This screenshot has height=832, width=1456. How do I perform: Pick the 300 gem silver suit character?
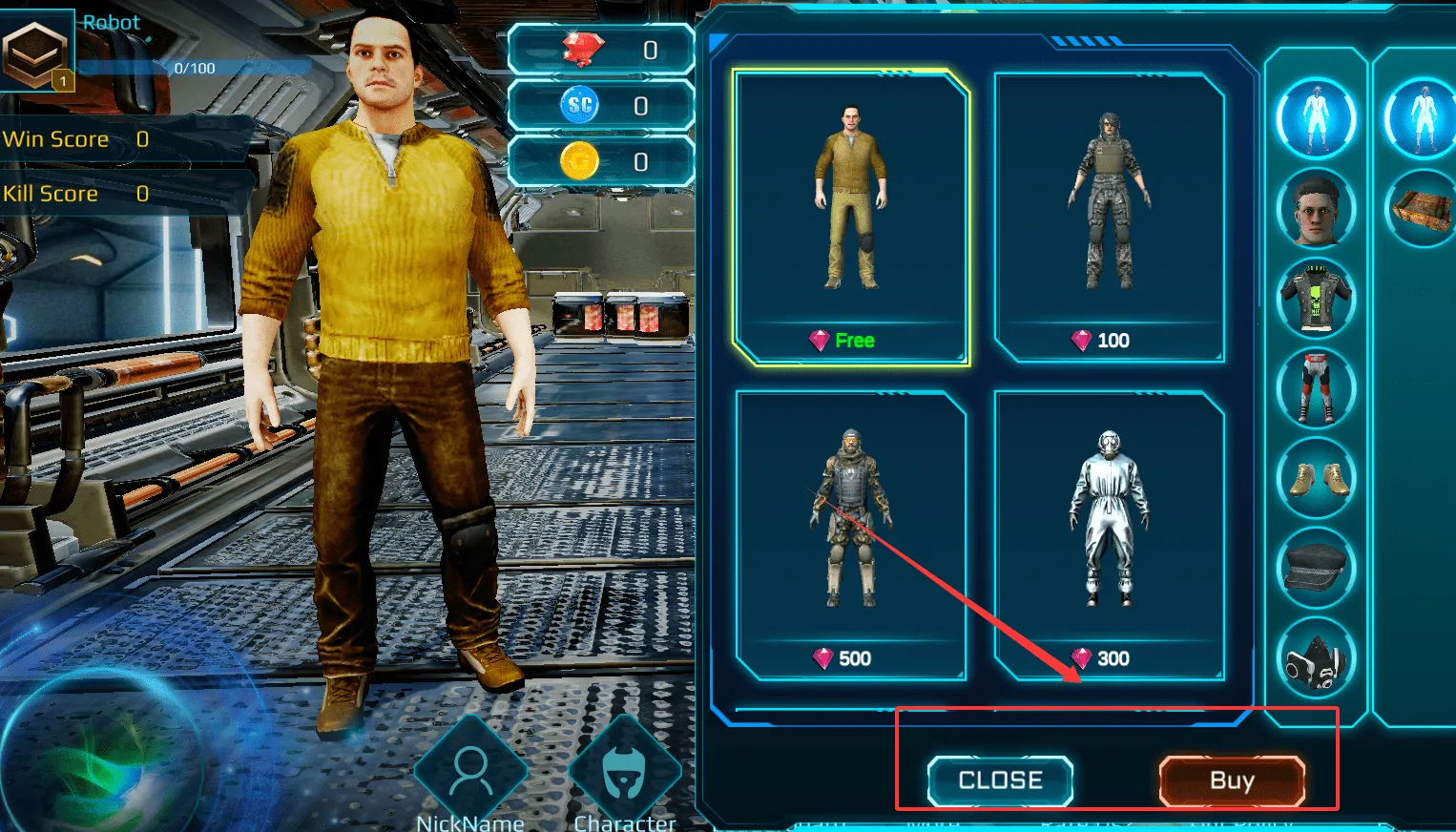coord(1109,535)
